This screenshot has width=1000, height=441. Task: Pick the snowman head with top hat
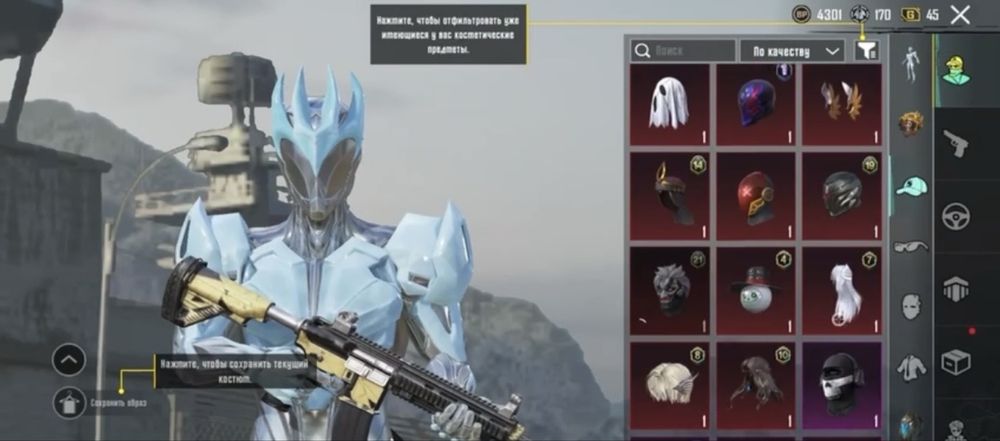(x=755, y=290)
